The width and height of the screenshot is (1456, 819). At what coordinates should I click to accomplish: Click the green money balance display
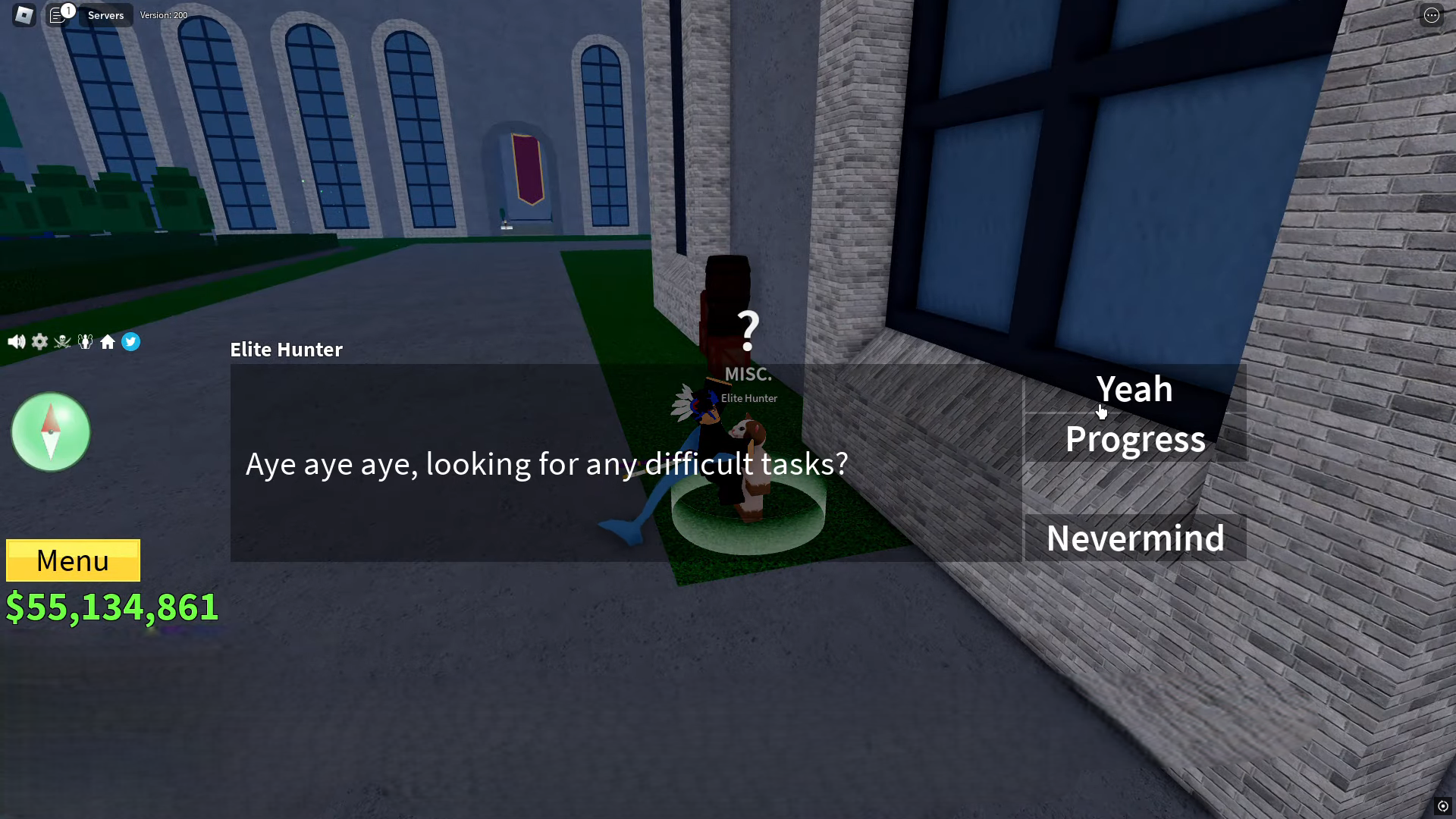click(112, 606)
